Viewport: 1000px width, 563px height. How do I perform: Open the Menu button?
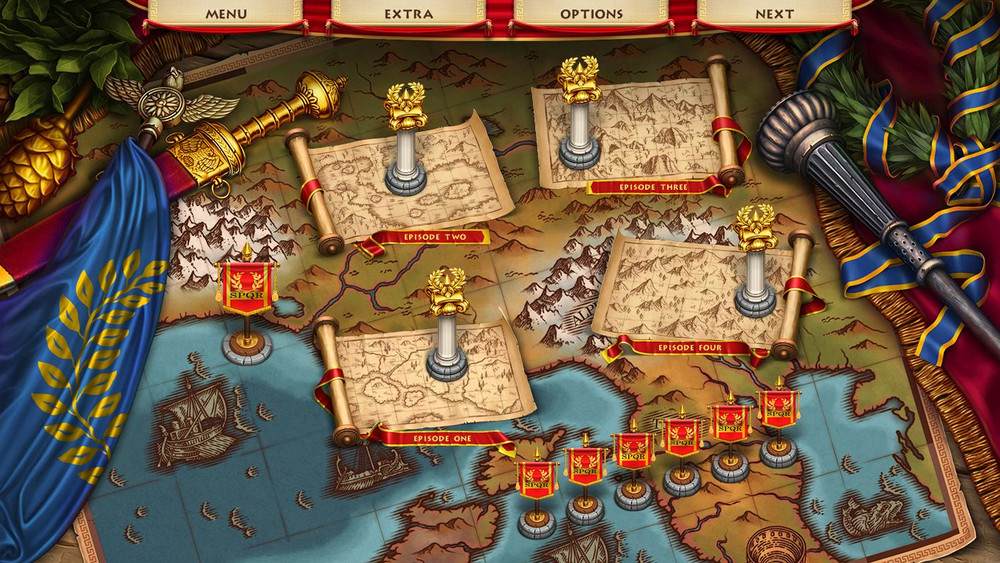coord(226,14)
